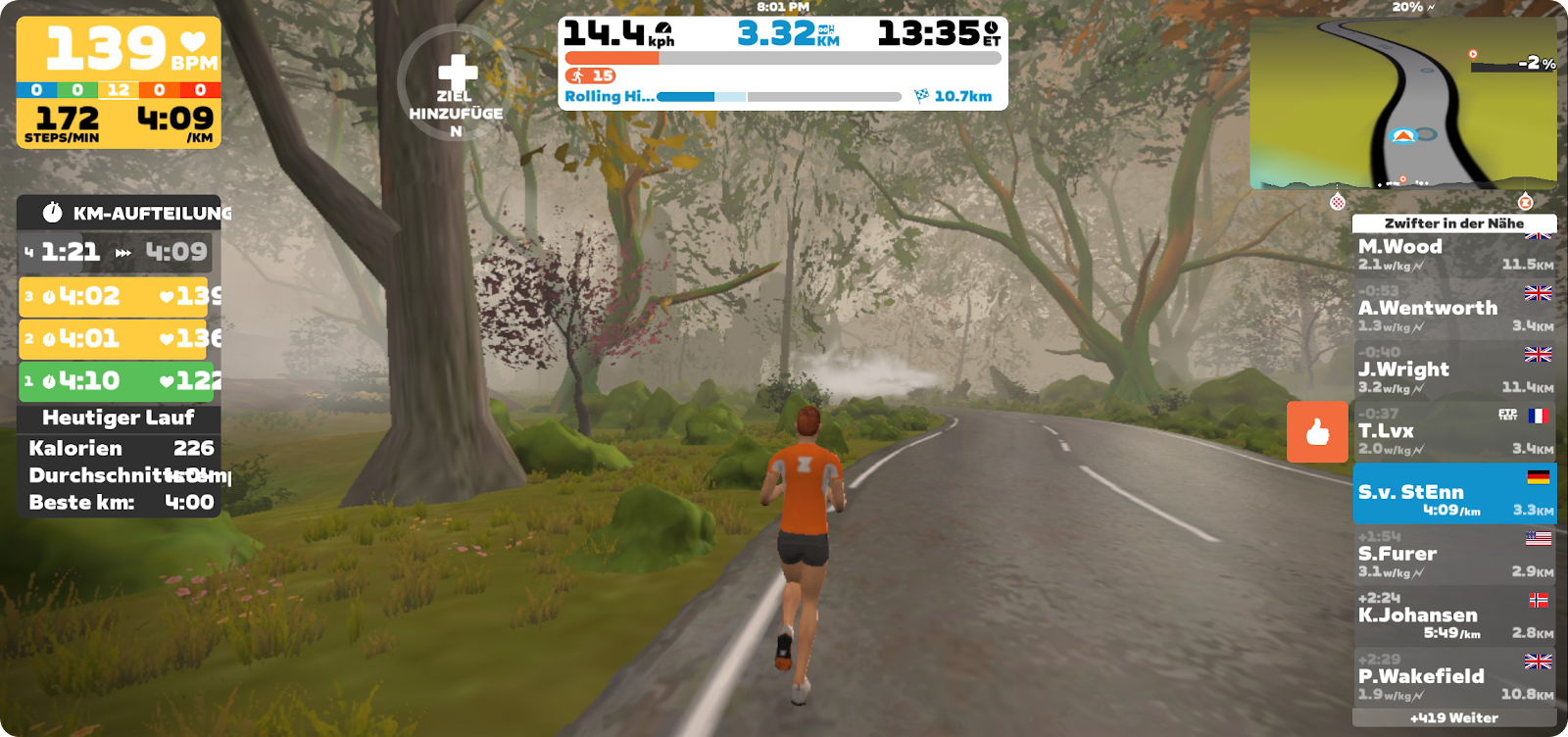
Task: Select K.Johansen from the list
Action: click(x=1453, y=617)
